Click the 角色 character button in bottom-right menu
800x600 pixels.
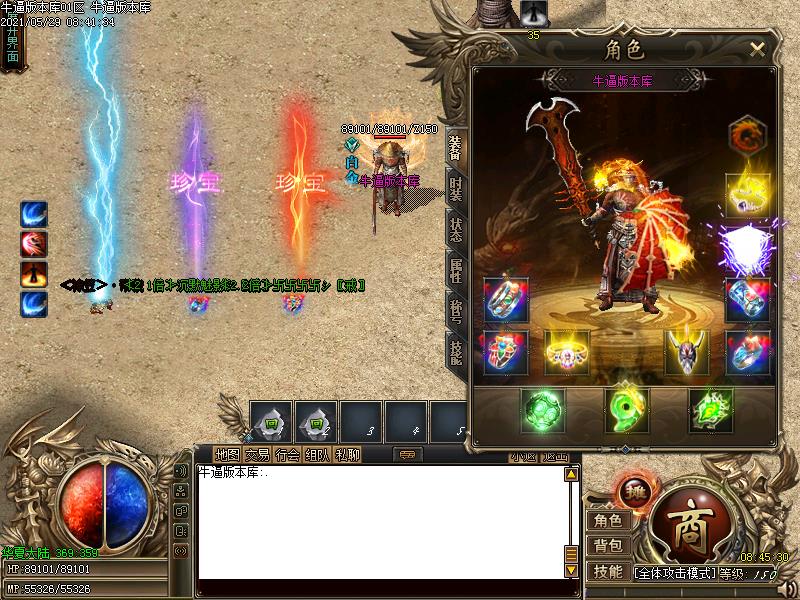pyautogui.click(x=607, y=520)
